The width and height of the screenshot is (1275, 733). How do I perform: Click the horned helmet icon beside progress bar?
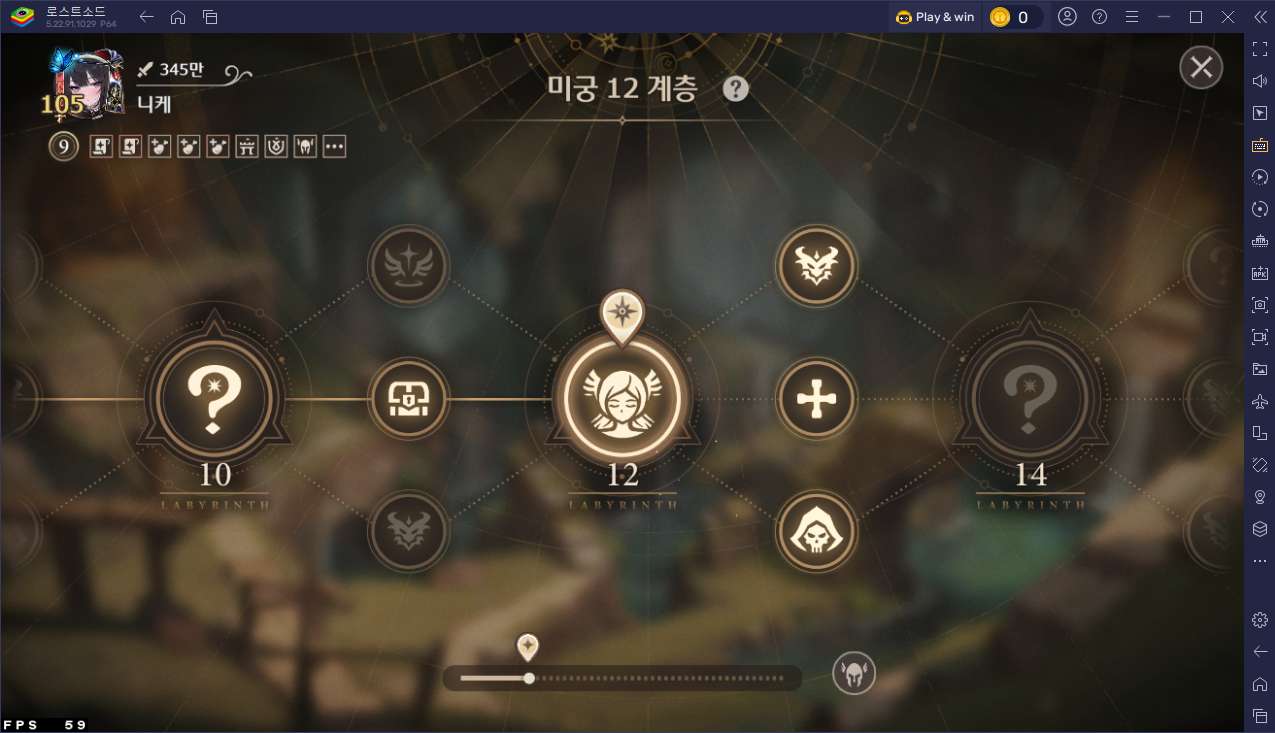[x=854, y=673]
